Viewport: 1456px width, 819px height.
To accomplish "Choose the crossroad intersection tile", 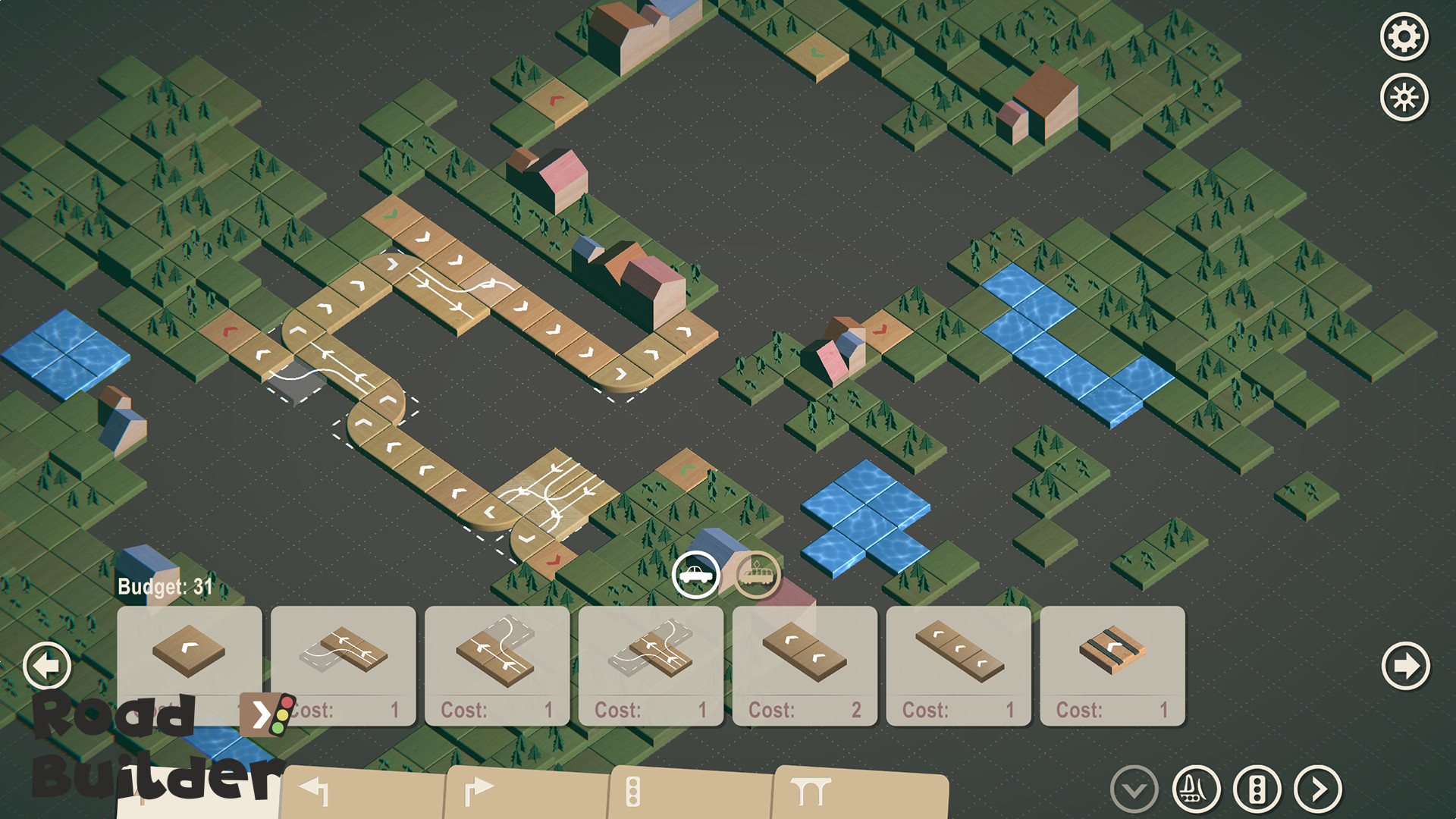I will click(x=650, y=656).
